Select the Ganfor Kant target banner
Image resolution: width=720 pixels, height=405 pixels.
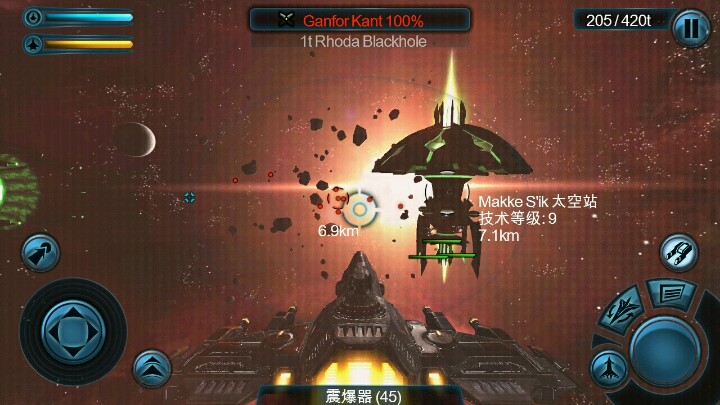pos(360,19)
